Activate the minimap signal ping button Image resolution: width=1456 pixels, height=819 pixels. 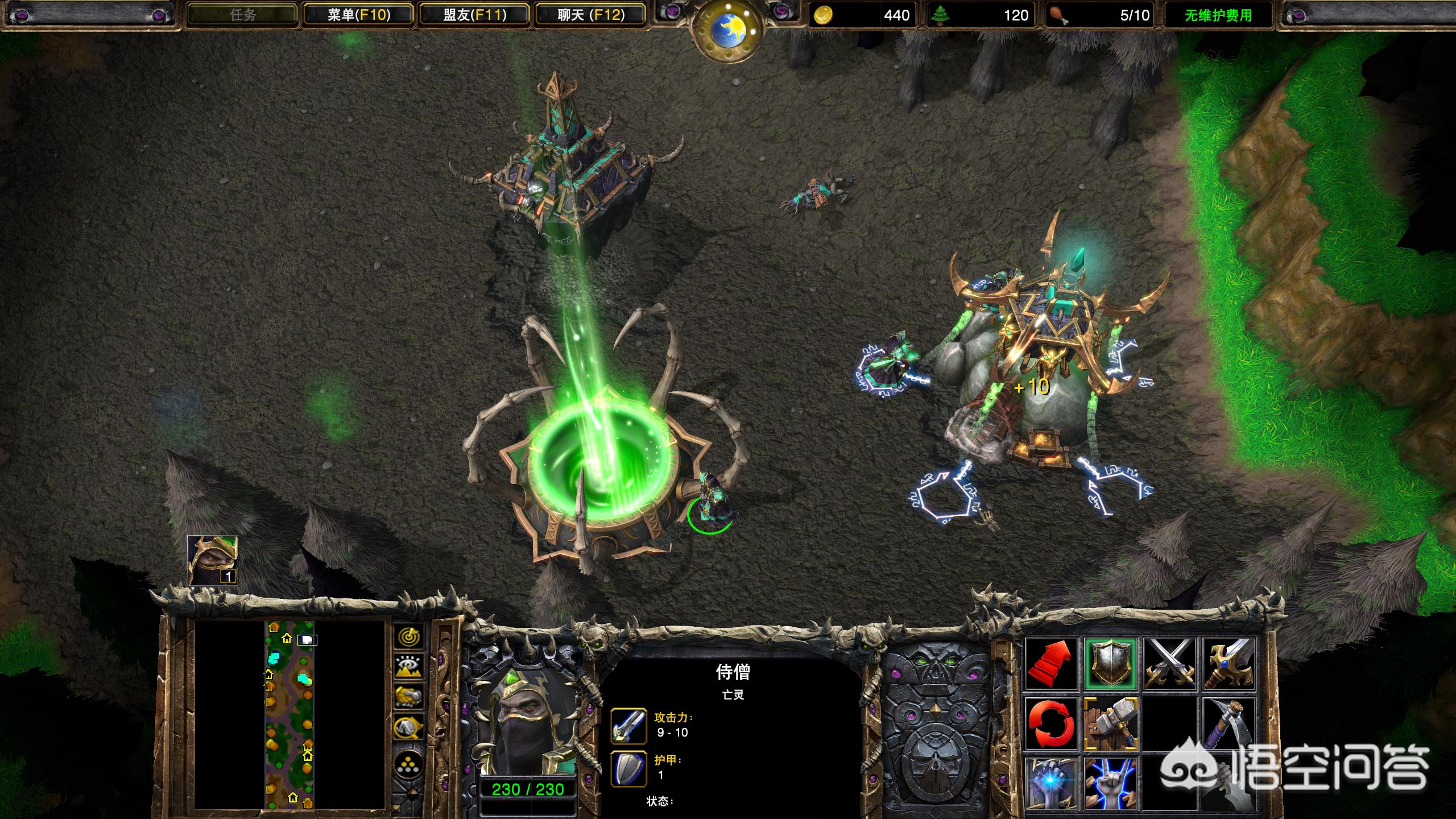pos(408,638)
